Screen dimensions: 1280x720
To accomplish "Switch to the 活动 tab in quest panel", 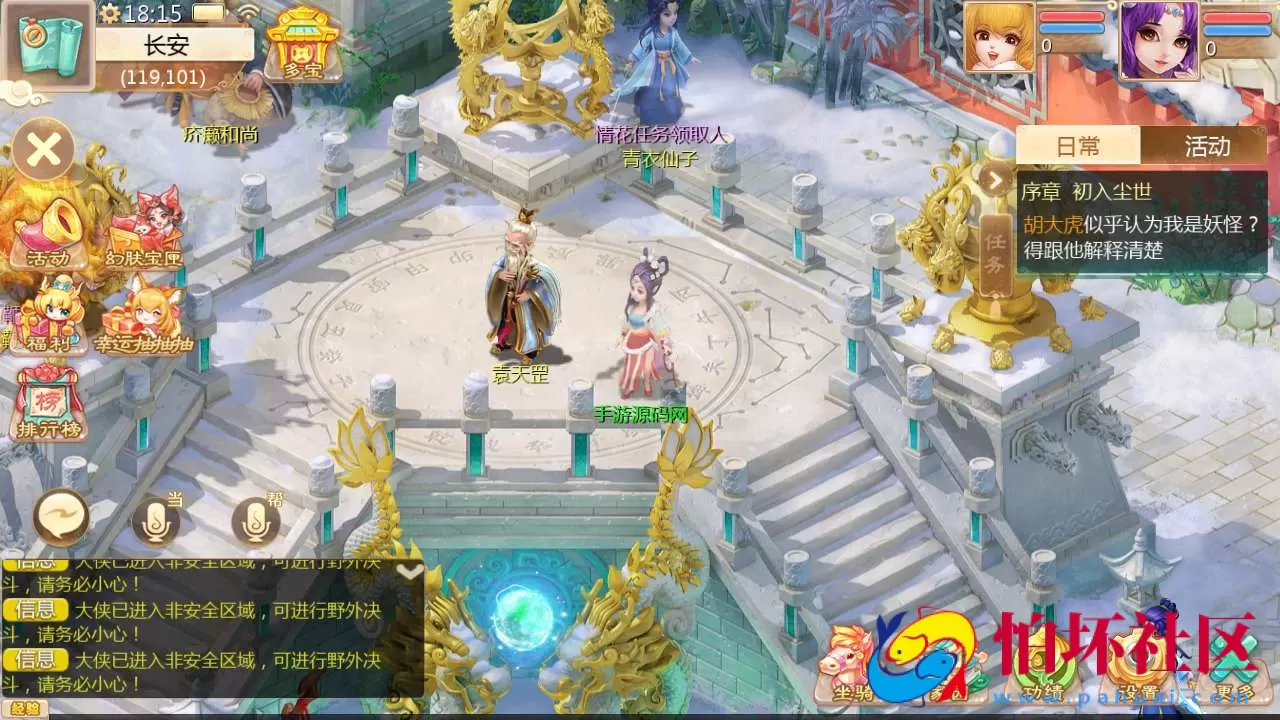I will 1207,146.
